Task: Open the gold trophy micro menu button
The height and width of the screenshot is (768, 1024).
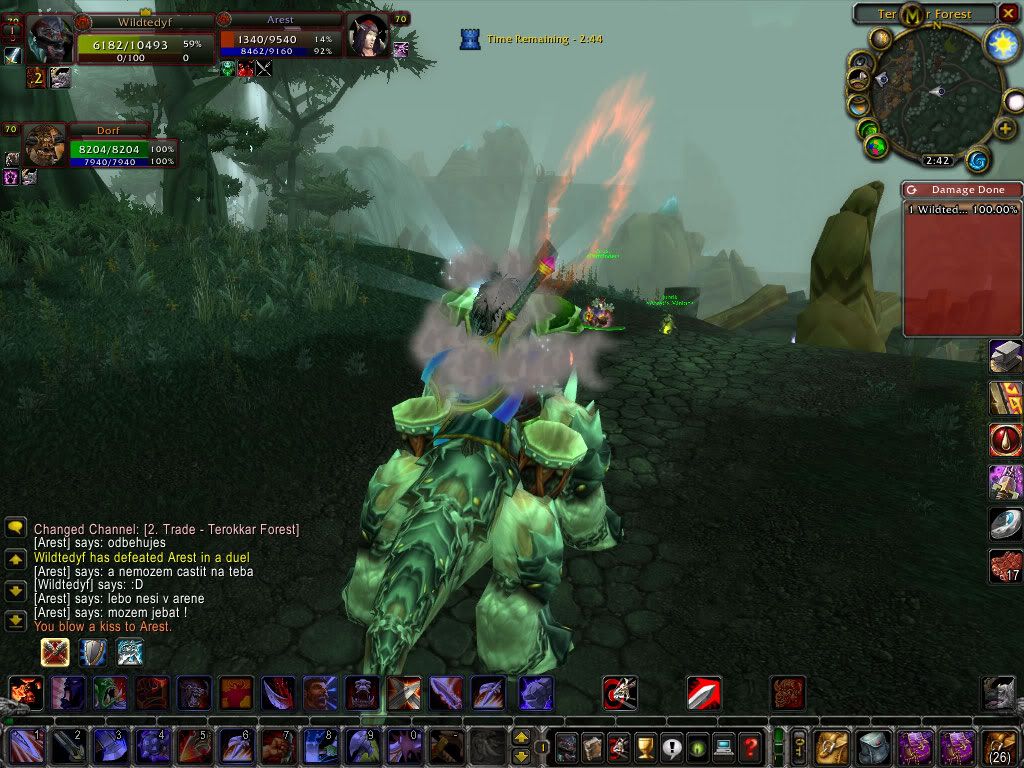Action: pyautogui.click(x=645, y=746)
